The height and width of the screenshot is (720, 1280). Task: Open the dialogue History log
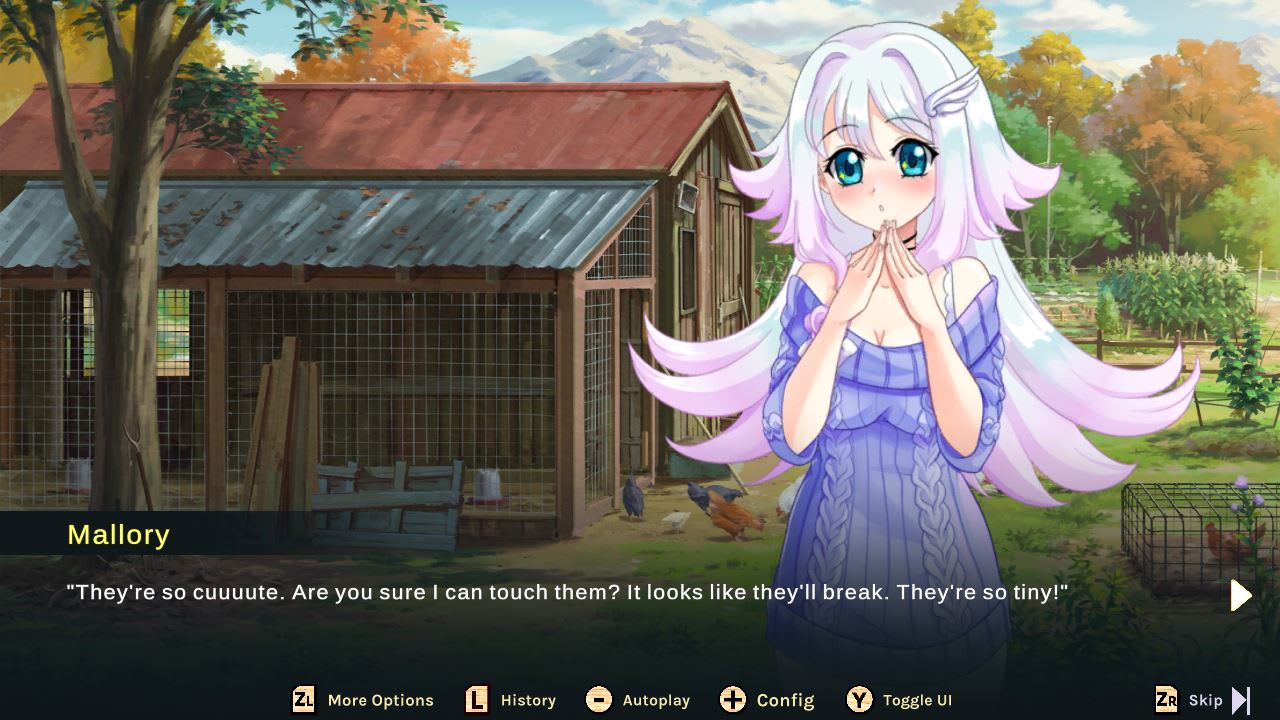(x=527, y=700)
